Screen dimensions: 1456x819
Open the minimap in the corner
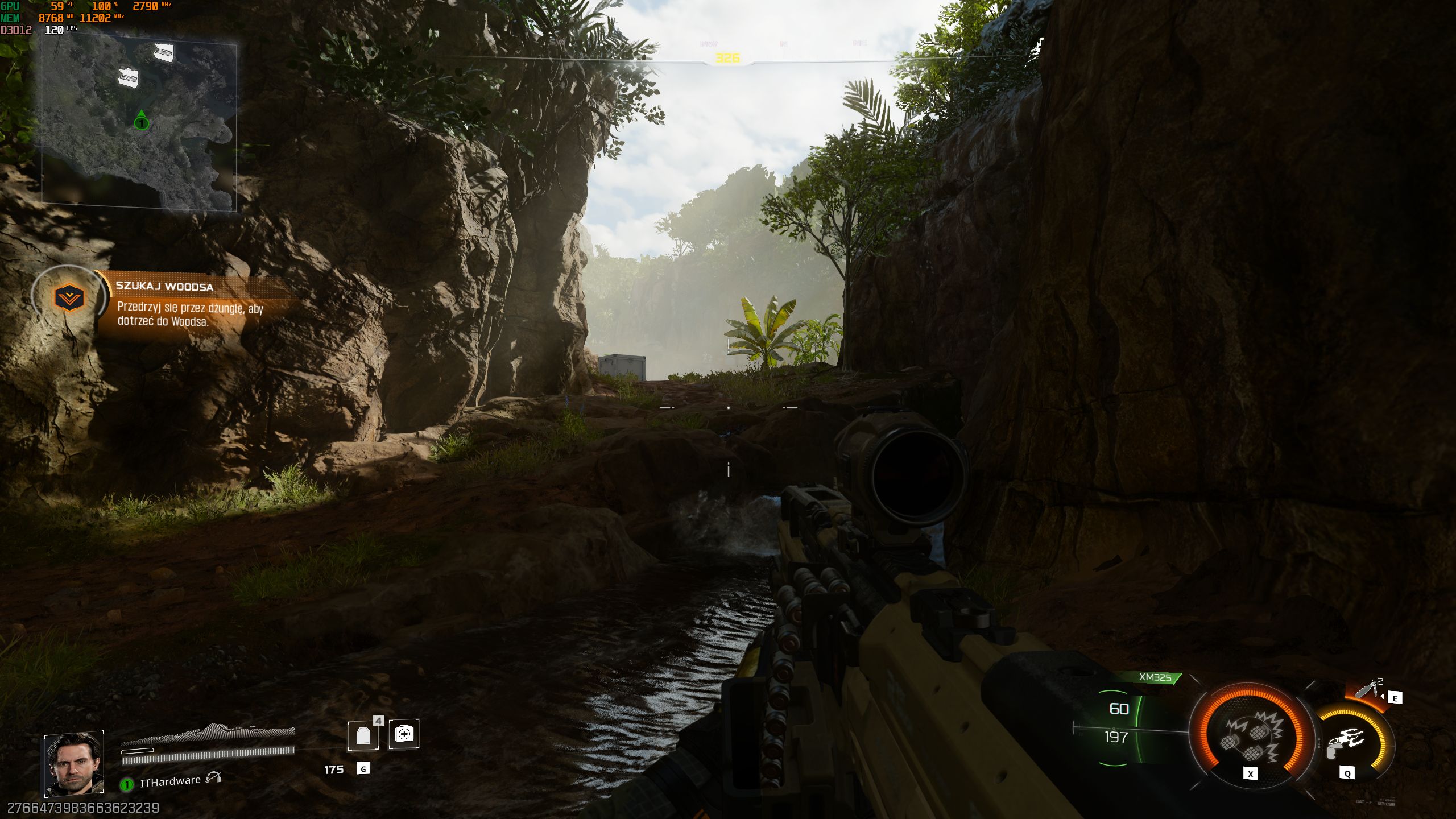click(x=139, y=122)
